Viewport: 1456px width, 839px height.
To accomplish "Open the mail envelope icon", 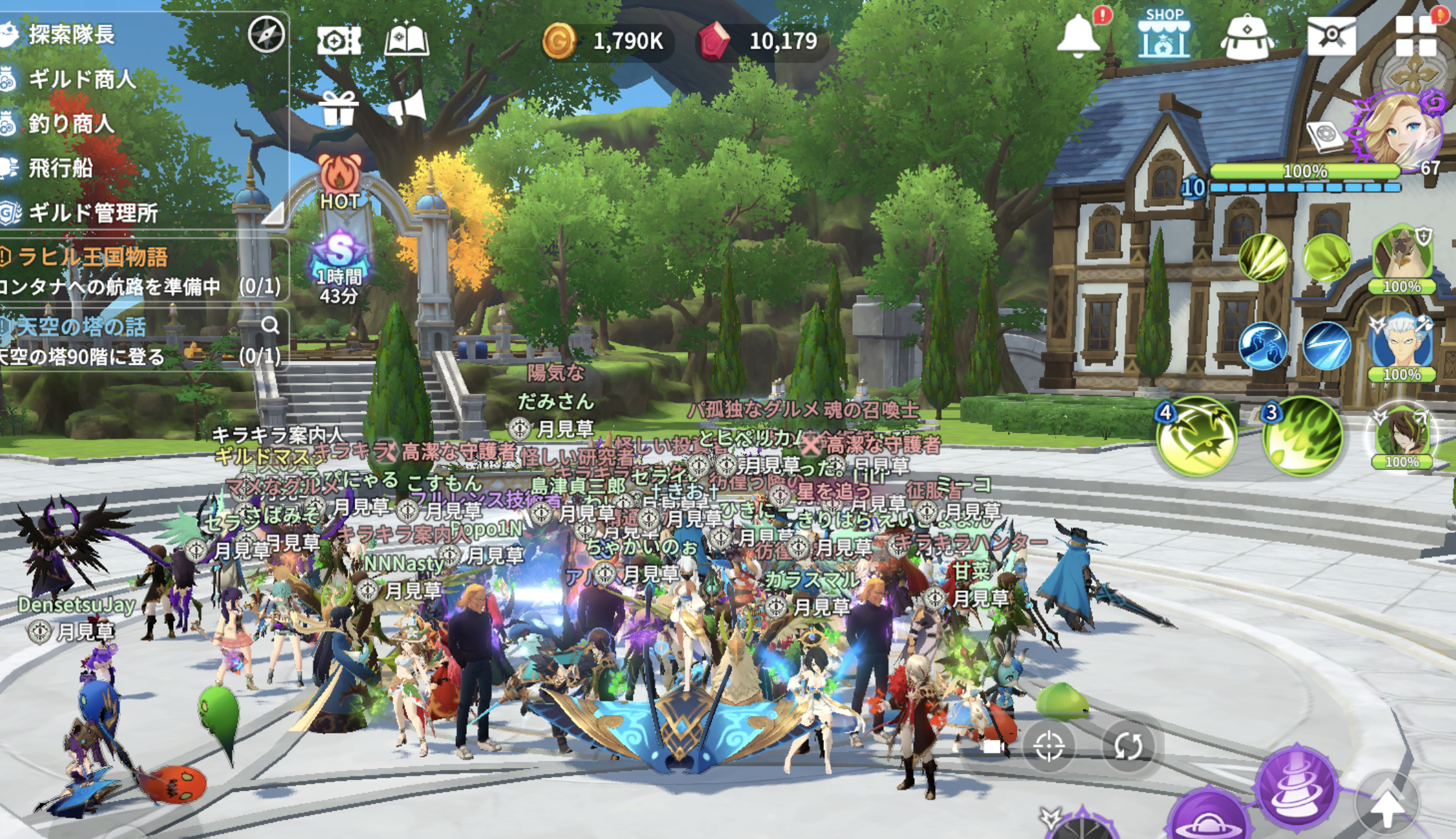I will point(1331,36).
